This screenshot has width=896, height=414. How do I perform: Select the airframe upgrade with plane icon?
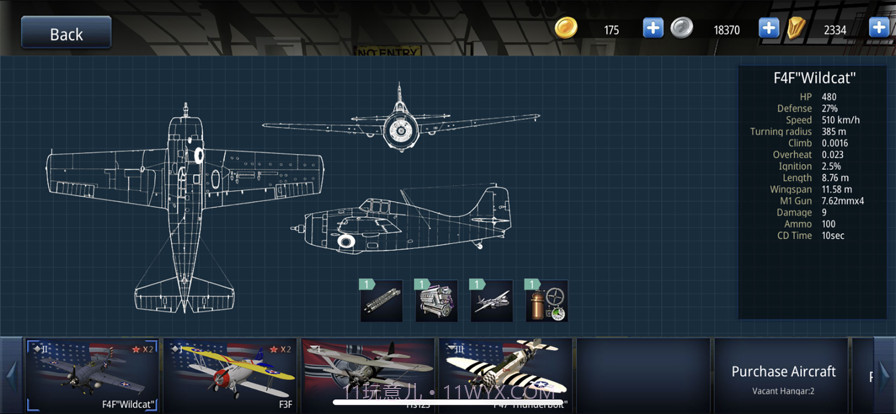pyautogui.click(x=492, y=301)
